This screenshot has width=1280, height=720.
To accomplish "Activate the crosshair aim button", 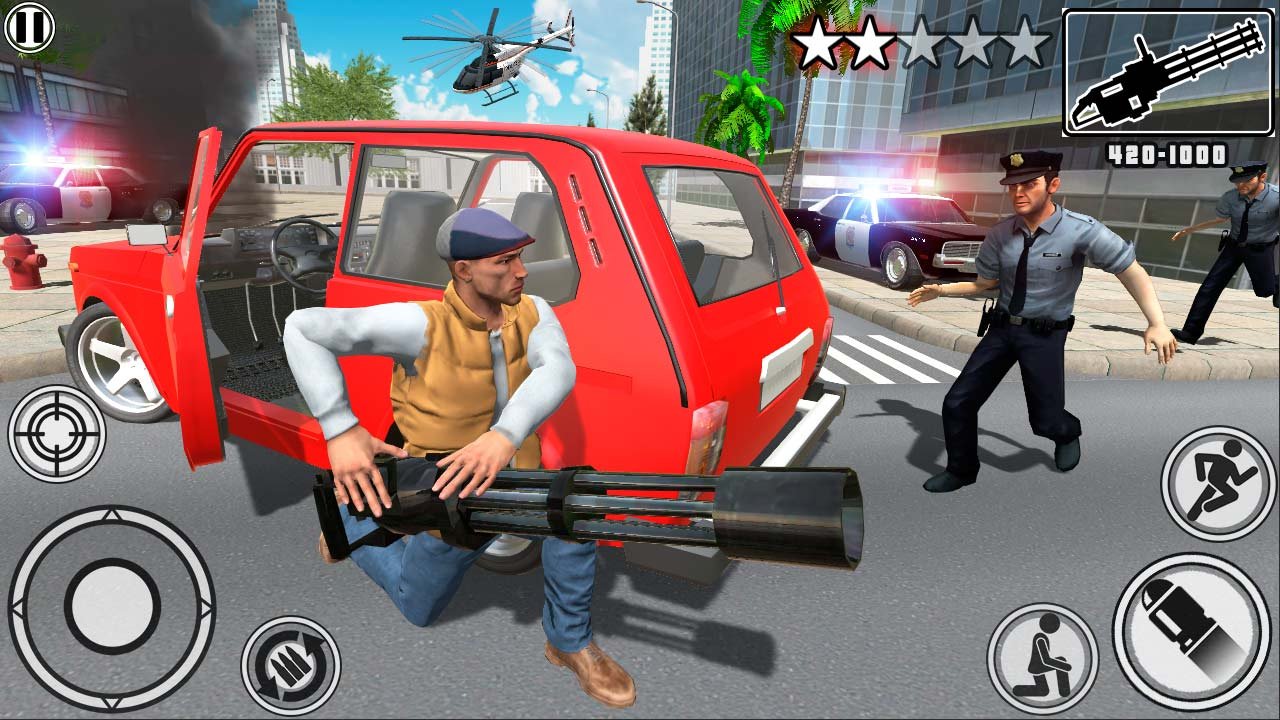I will point(57,434).
